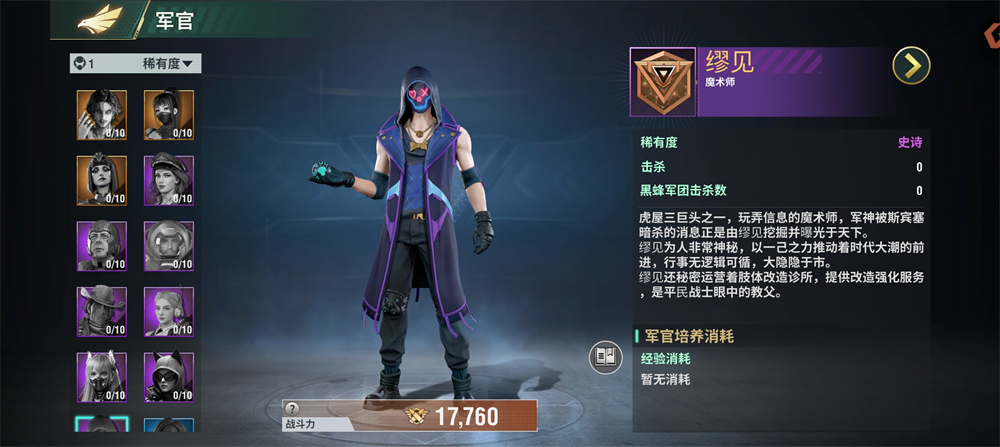Click the question mark help icon above 战斗力

(292, 408)
